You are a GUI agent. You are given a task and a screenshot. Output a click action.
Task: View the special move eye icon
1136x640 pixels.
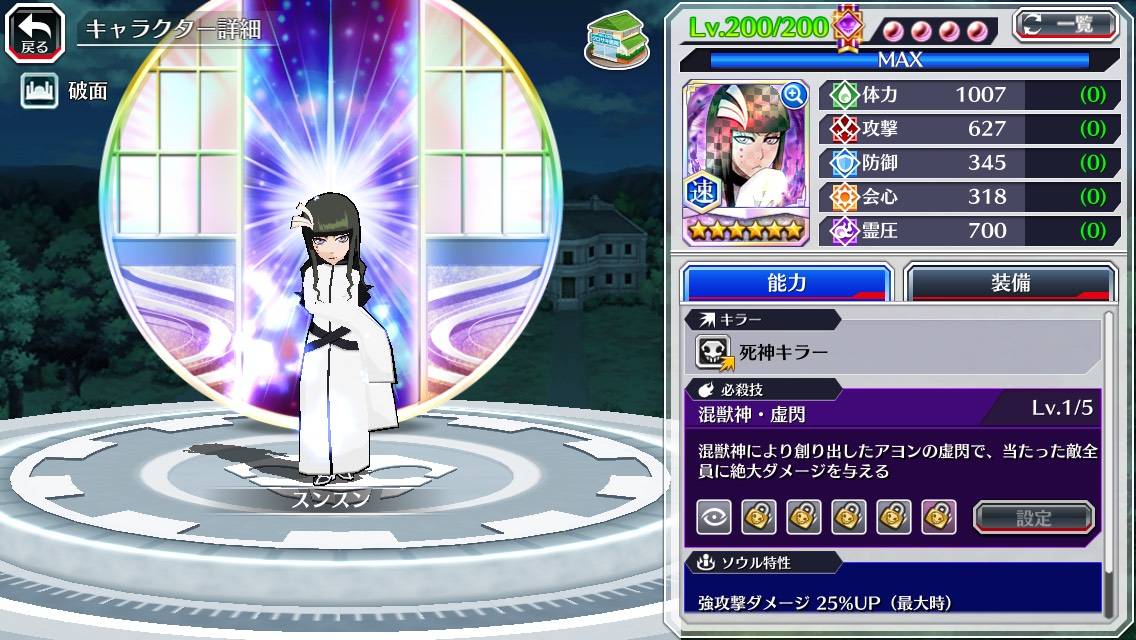point(714,517)
